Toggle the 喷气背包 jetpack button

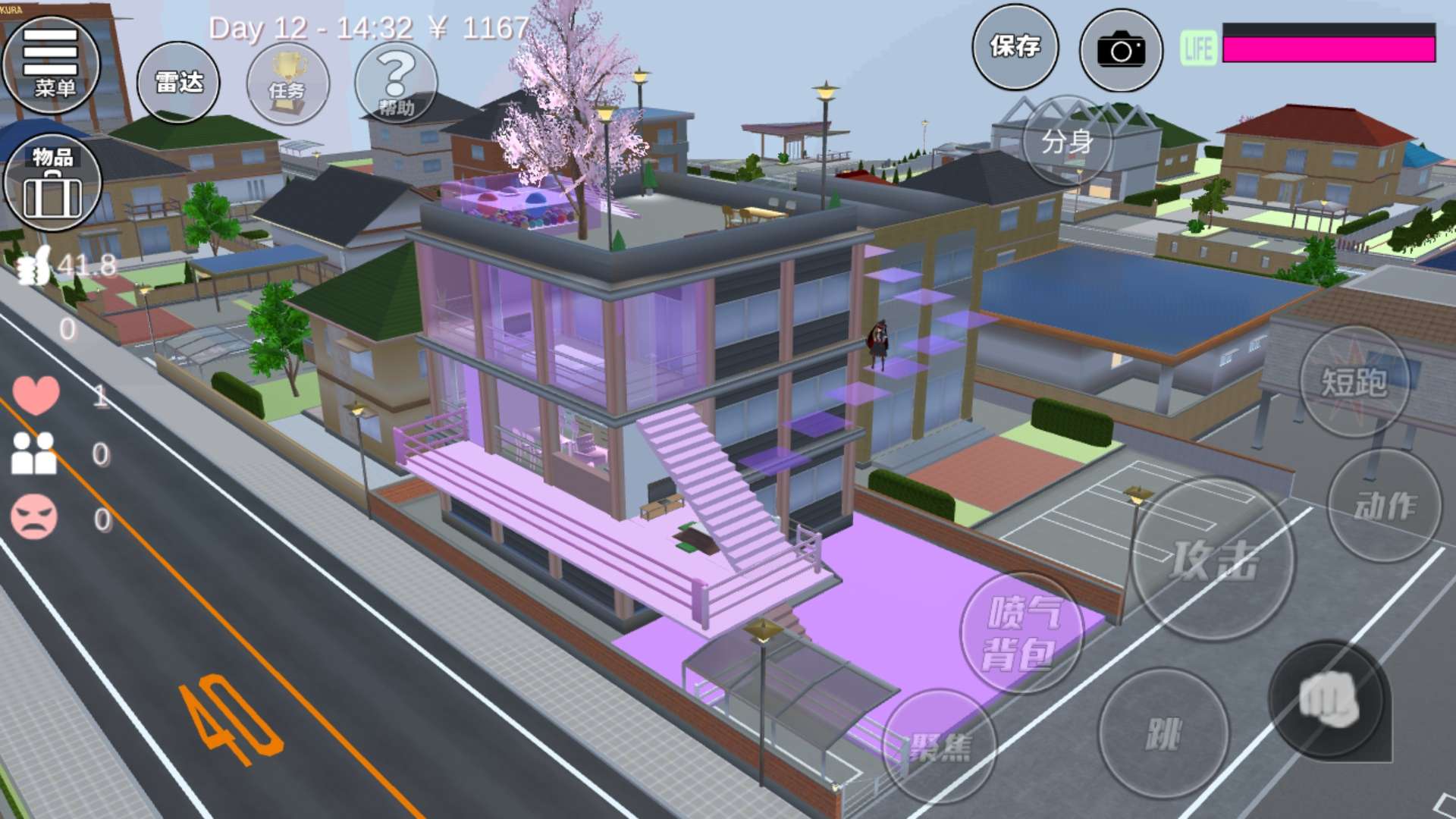tap(1021, 633)
